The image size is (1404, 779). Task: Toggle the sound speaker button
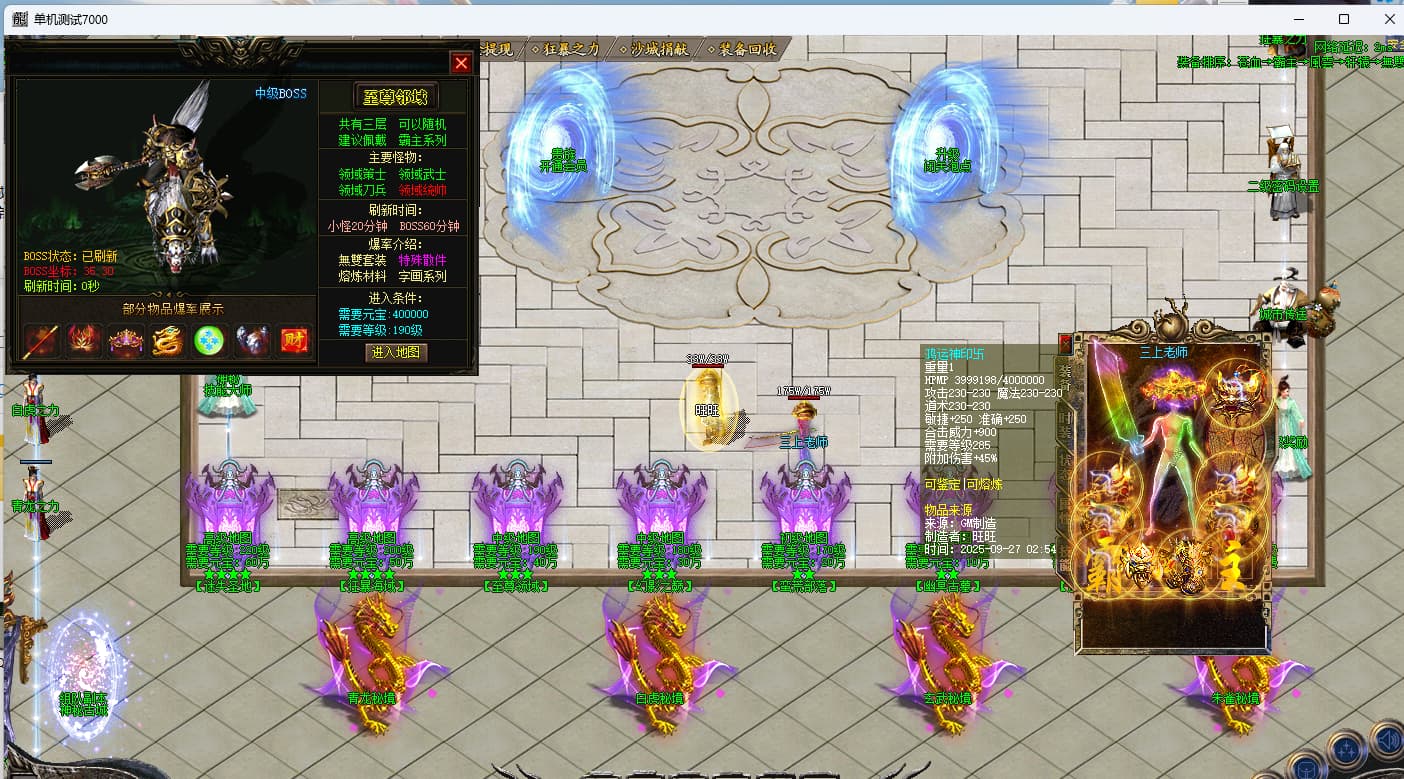point(1387,740)
